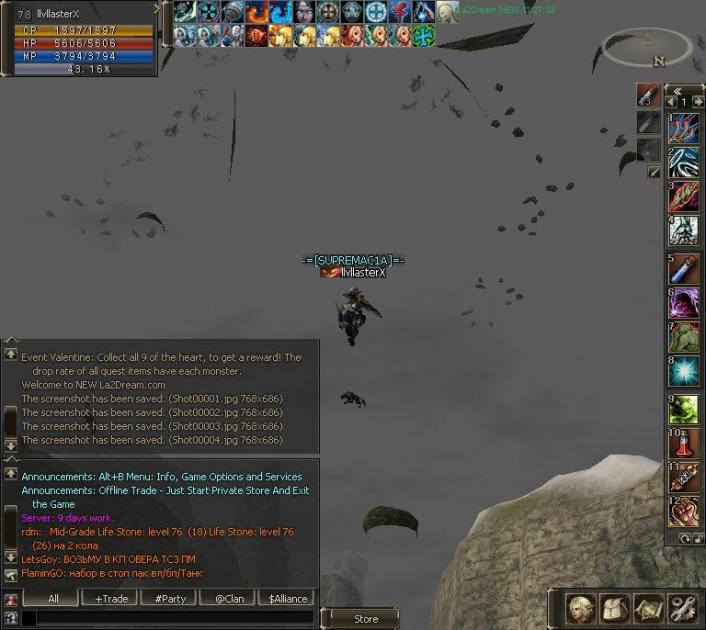Open the character status portrait icon
The width and height of the screenshot is (706, 630).
(582, 607)
